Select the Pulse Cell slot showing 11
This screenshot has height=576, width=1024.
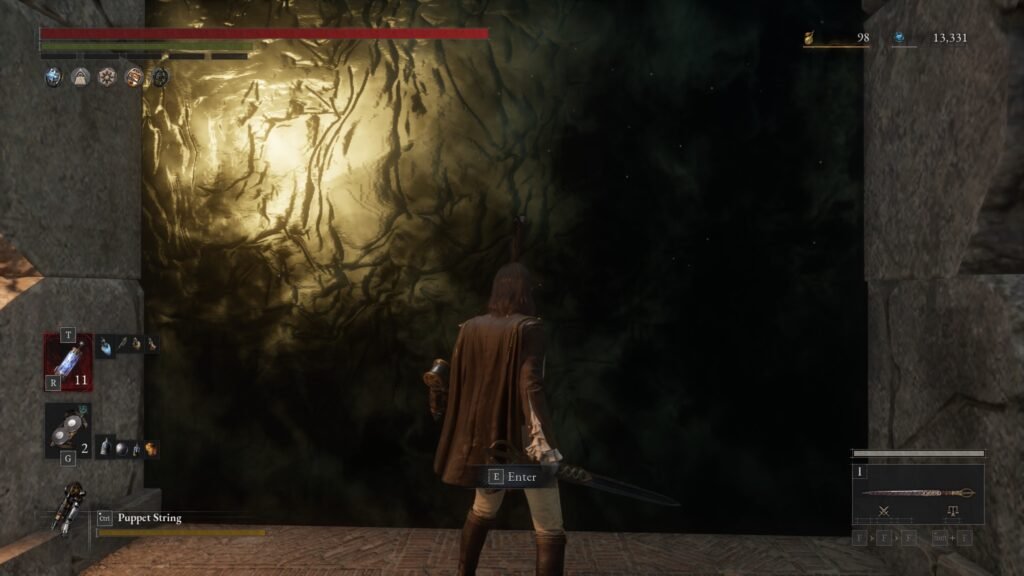pyautogui.click(x=68, y=361)
